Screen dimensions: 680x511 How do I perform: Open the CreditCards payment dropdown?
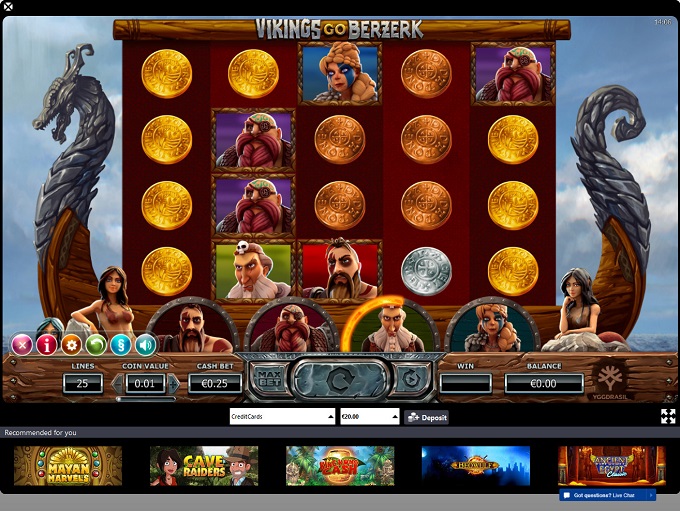(x=282, y=416)
